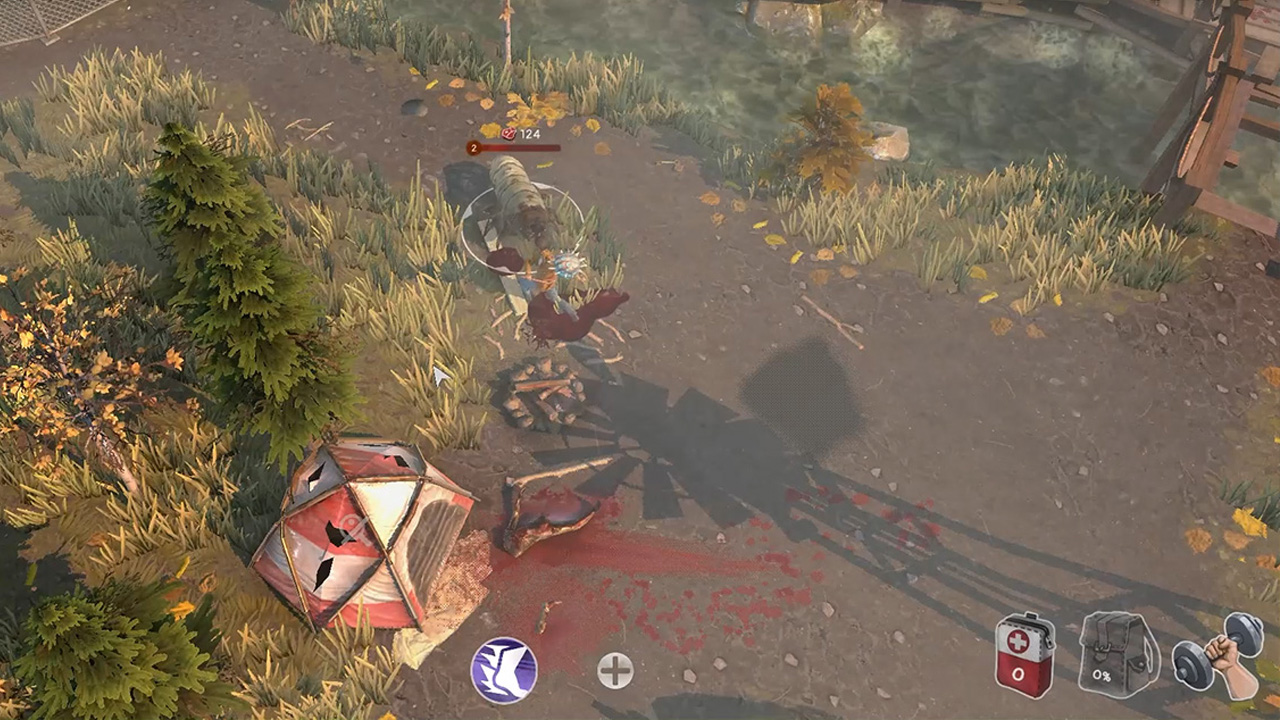Open the backpack inventory

click(1119, 655)
